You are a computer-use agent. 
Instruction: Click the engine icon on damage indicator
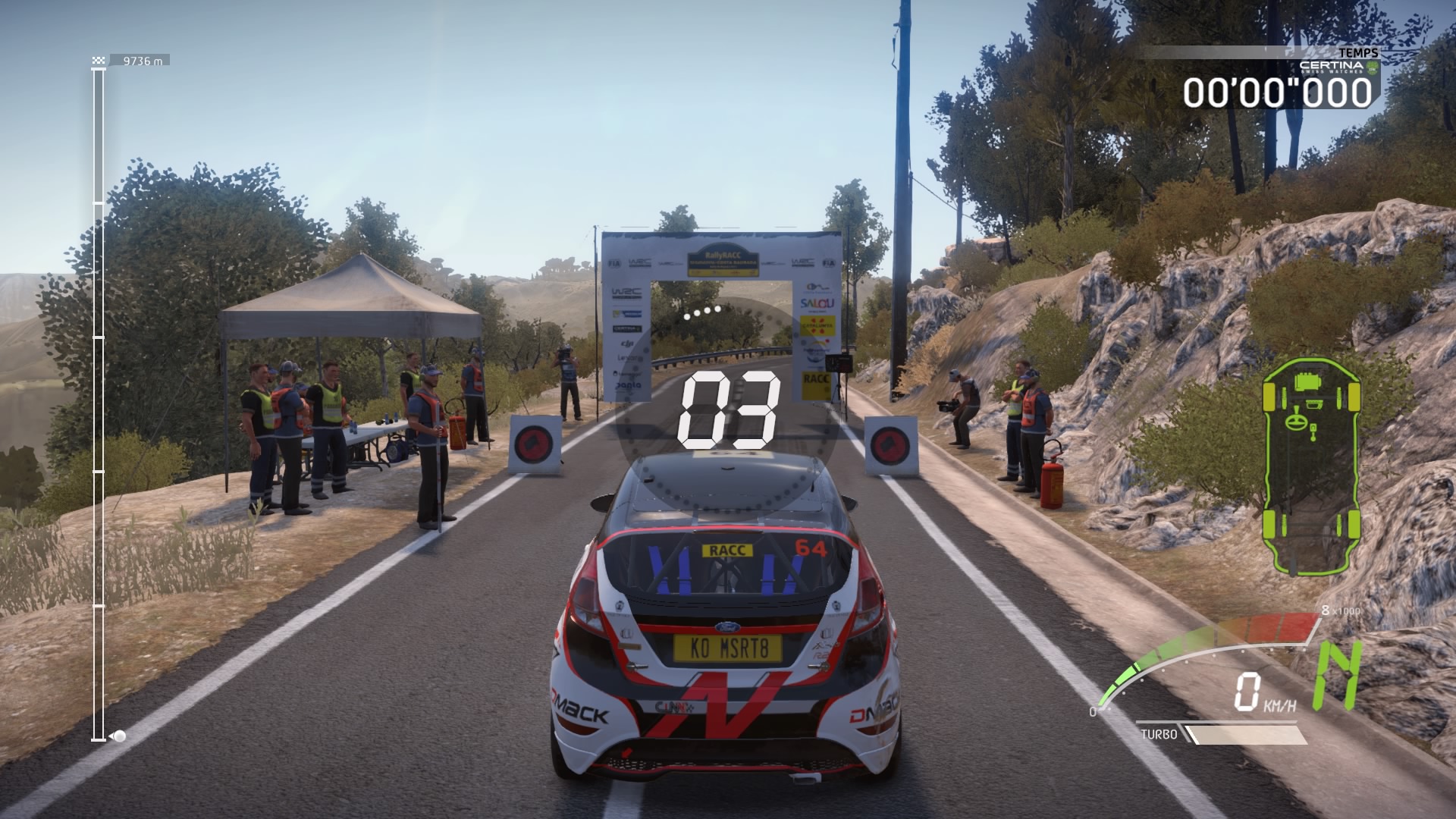click(x=1307, y=382)
